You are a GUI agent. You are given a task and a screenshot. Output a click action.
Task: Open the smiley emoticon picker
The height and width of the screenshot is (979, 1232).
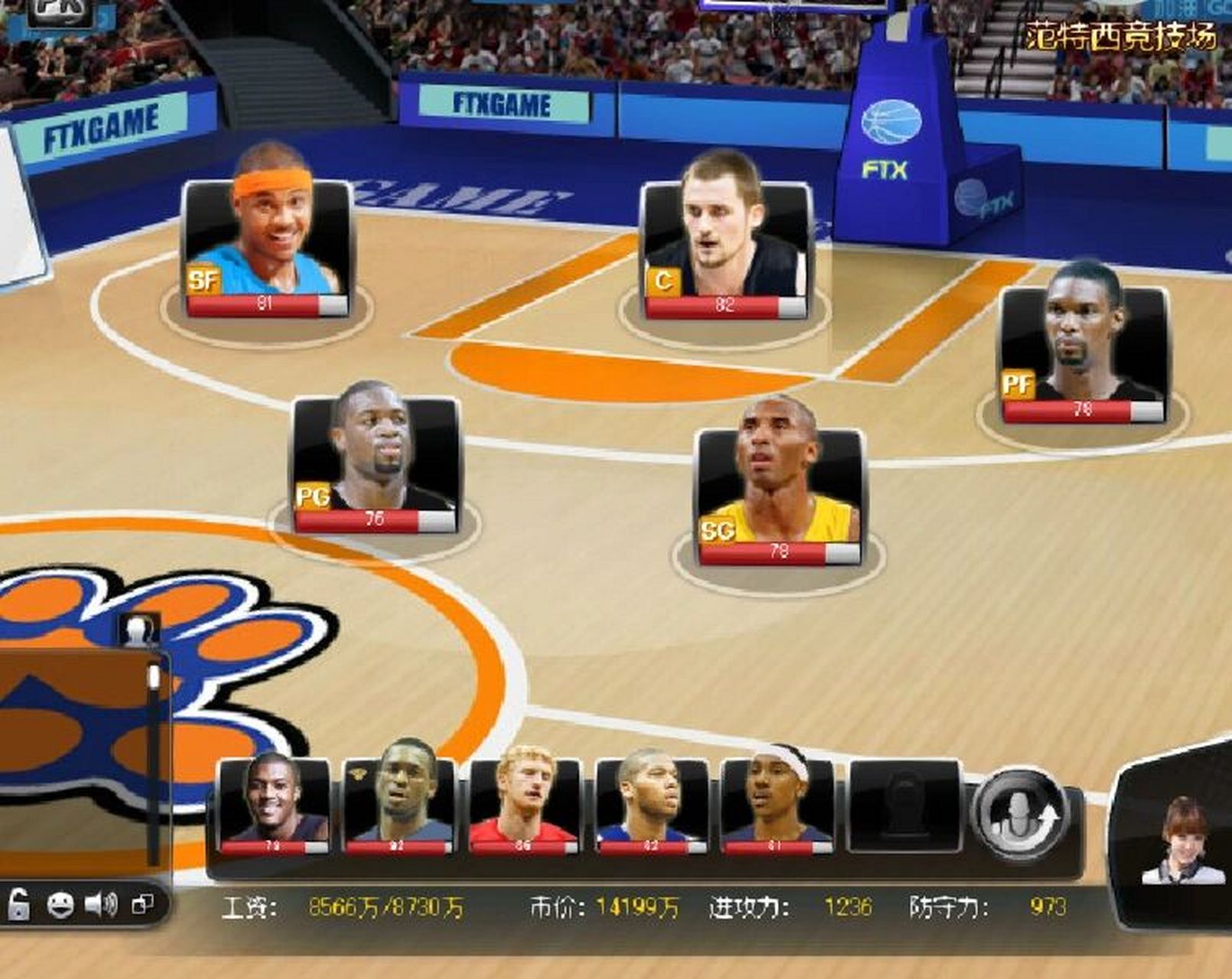click(60, 906)
